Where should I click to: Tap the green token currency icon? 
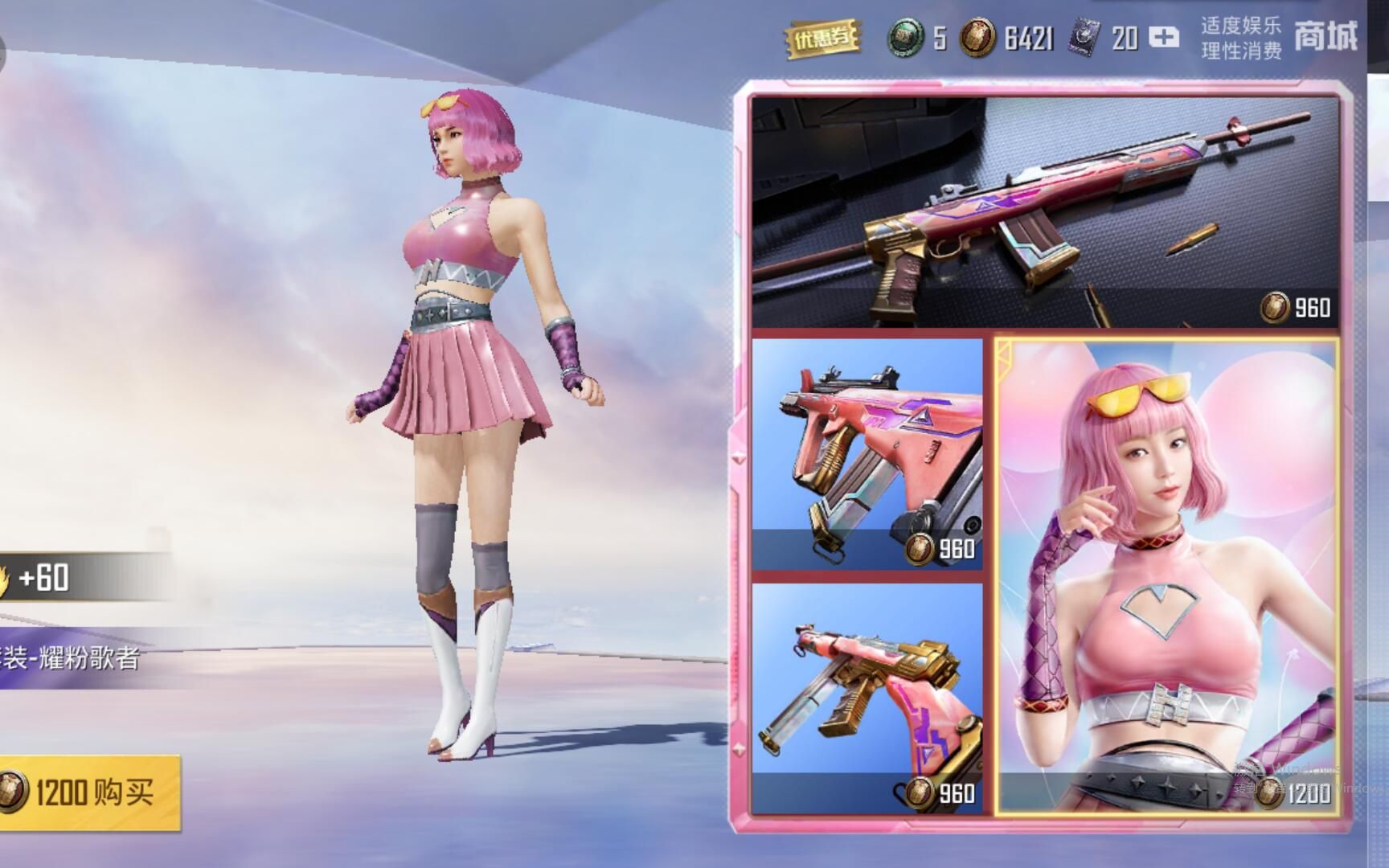tap(907, 38)
